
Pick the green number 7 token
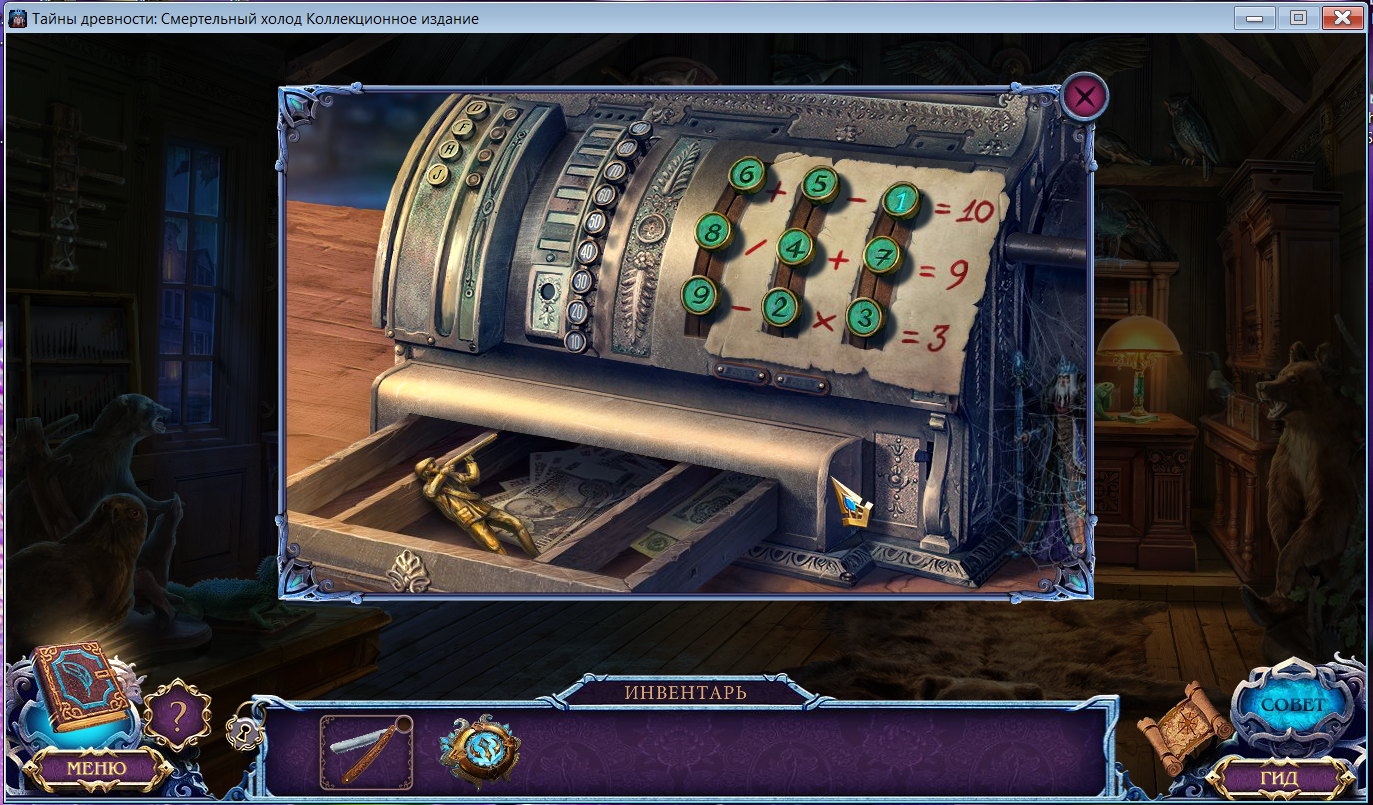(883, 255)
